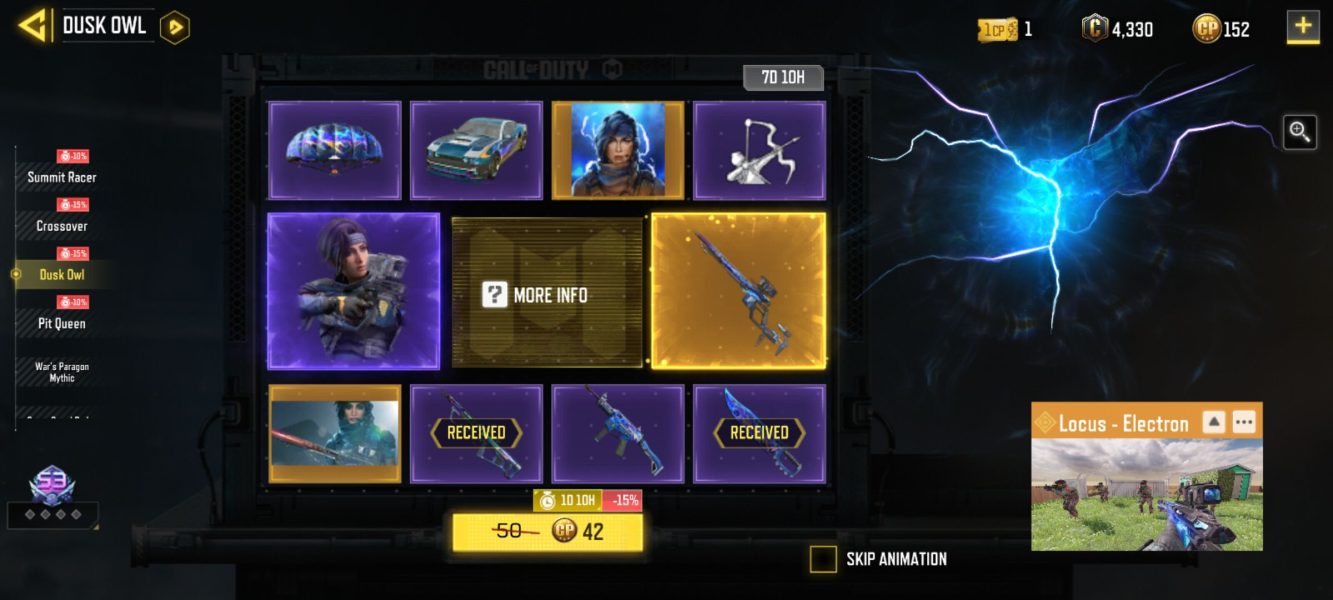Image resolution: width=1333 pixels, height=600 pixels.
Task: Select the legendary sniper rifle reward
Action: tap(738, 291)
